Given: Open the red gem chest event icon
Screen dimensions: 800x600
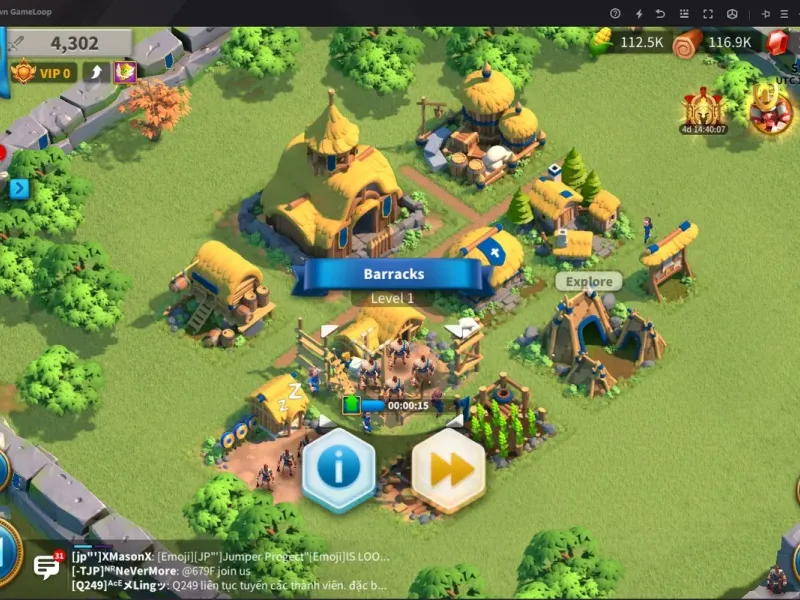Looking at the screenshot, I should 771,110.
